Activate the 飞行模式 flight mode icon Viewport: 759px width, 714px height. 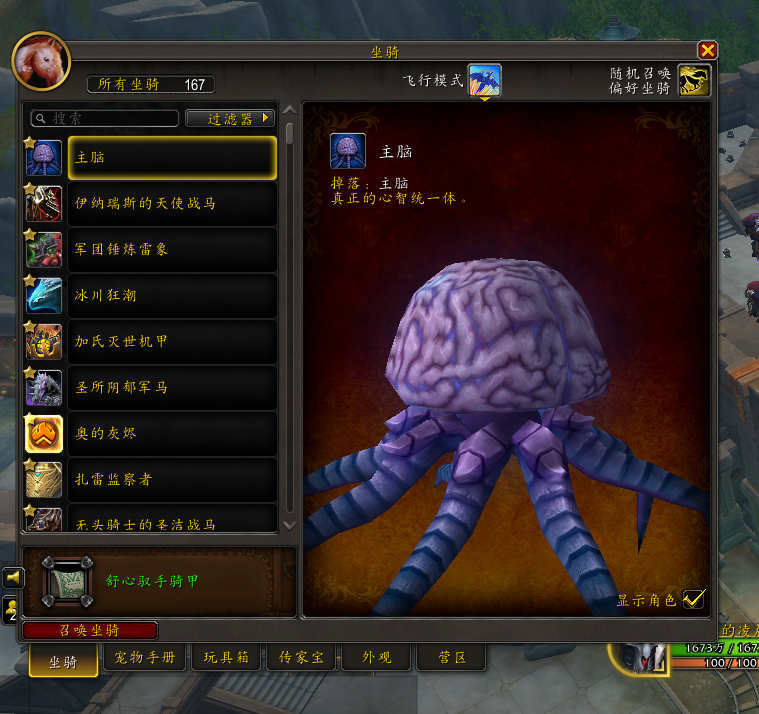485,80
